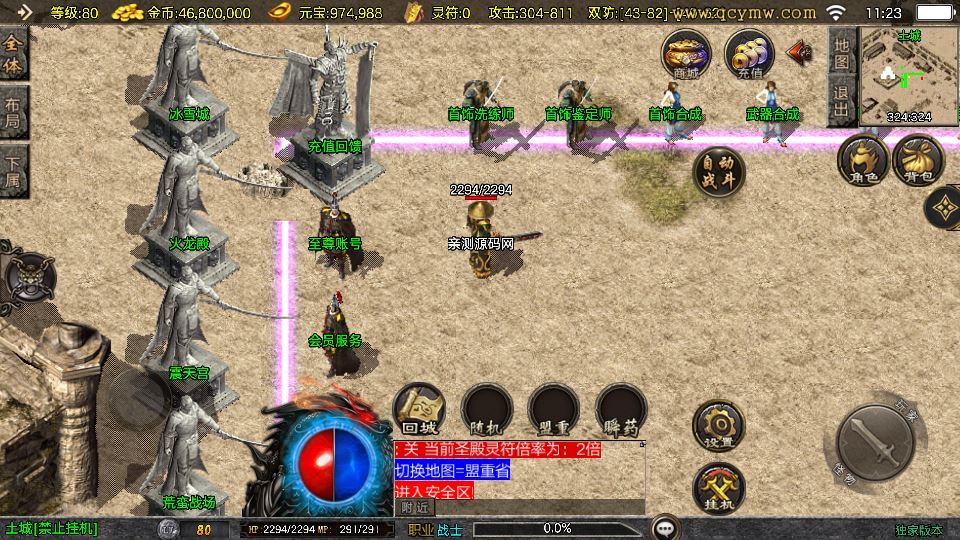Collapse top icons with the red arrow
Viewport: 960px width, 540px height.
800,50
